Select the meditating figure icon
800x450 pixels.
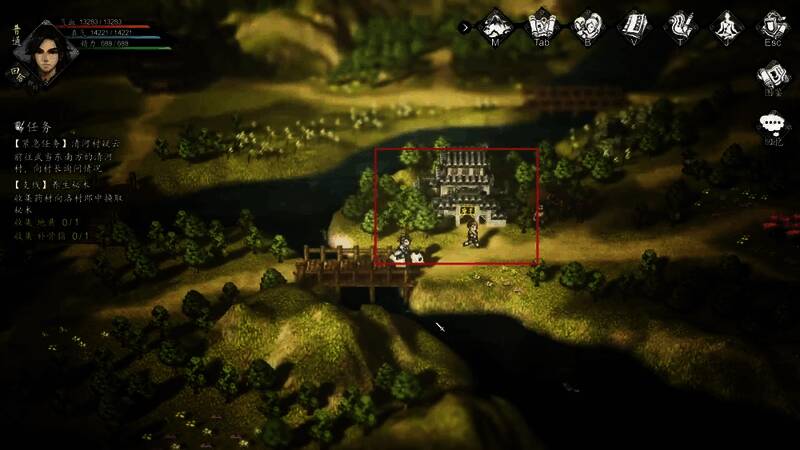725,24
